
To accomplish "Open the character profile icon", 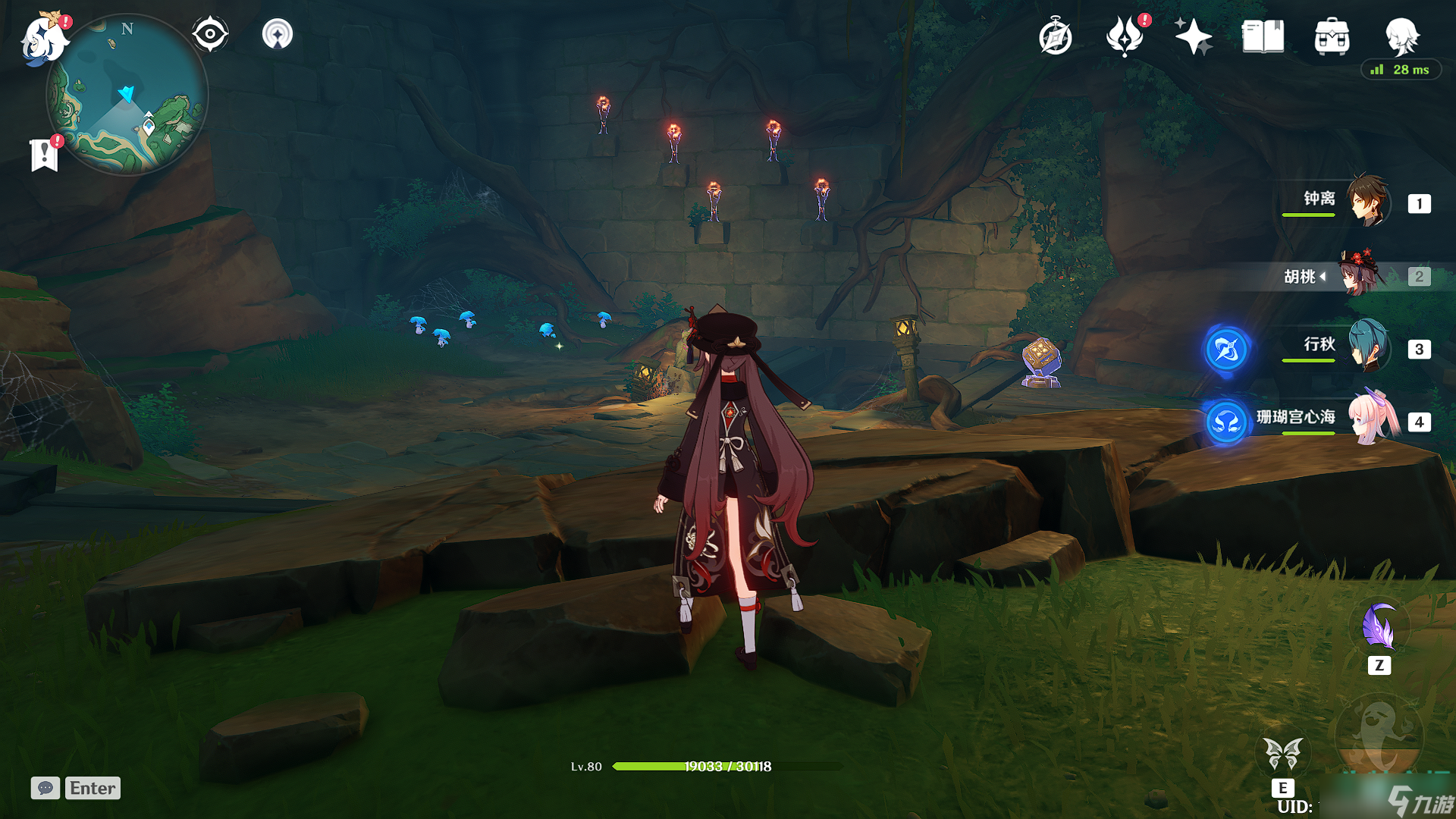I will point(1401,36).
